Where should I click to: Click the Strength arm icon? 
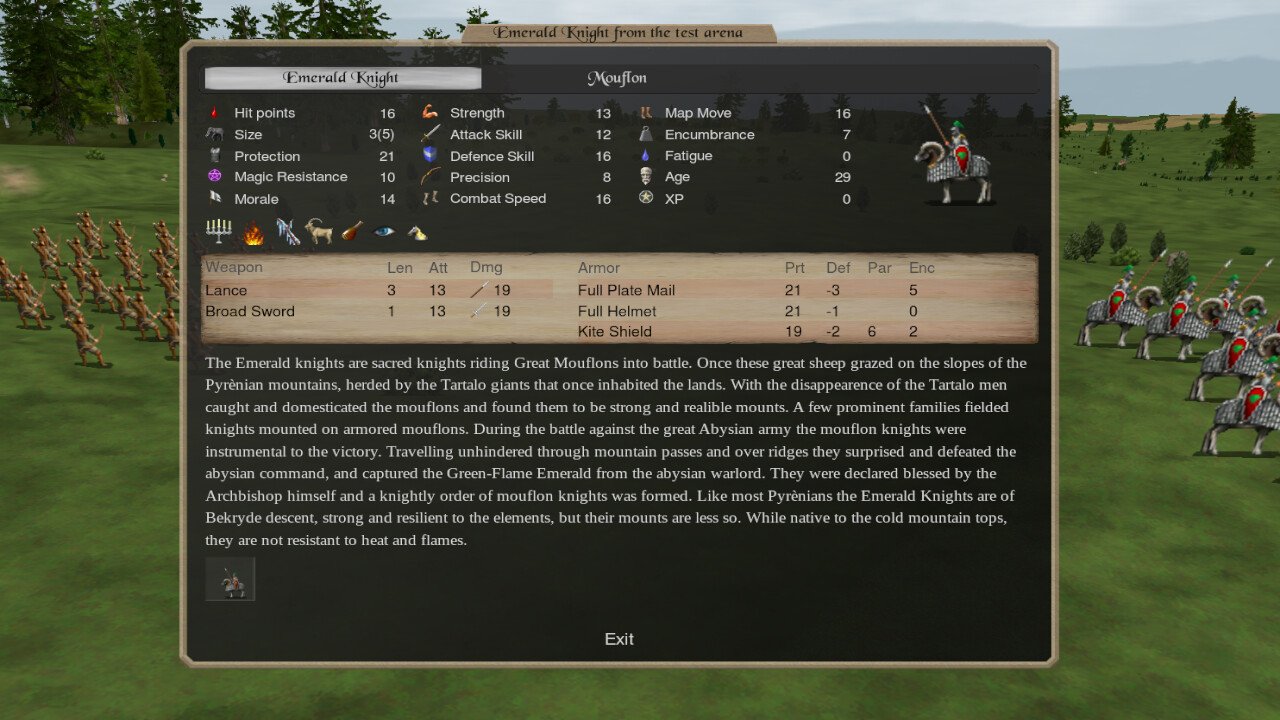point(428,112)
